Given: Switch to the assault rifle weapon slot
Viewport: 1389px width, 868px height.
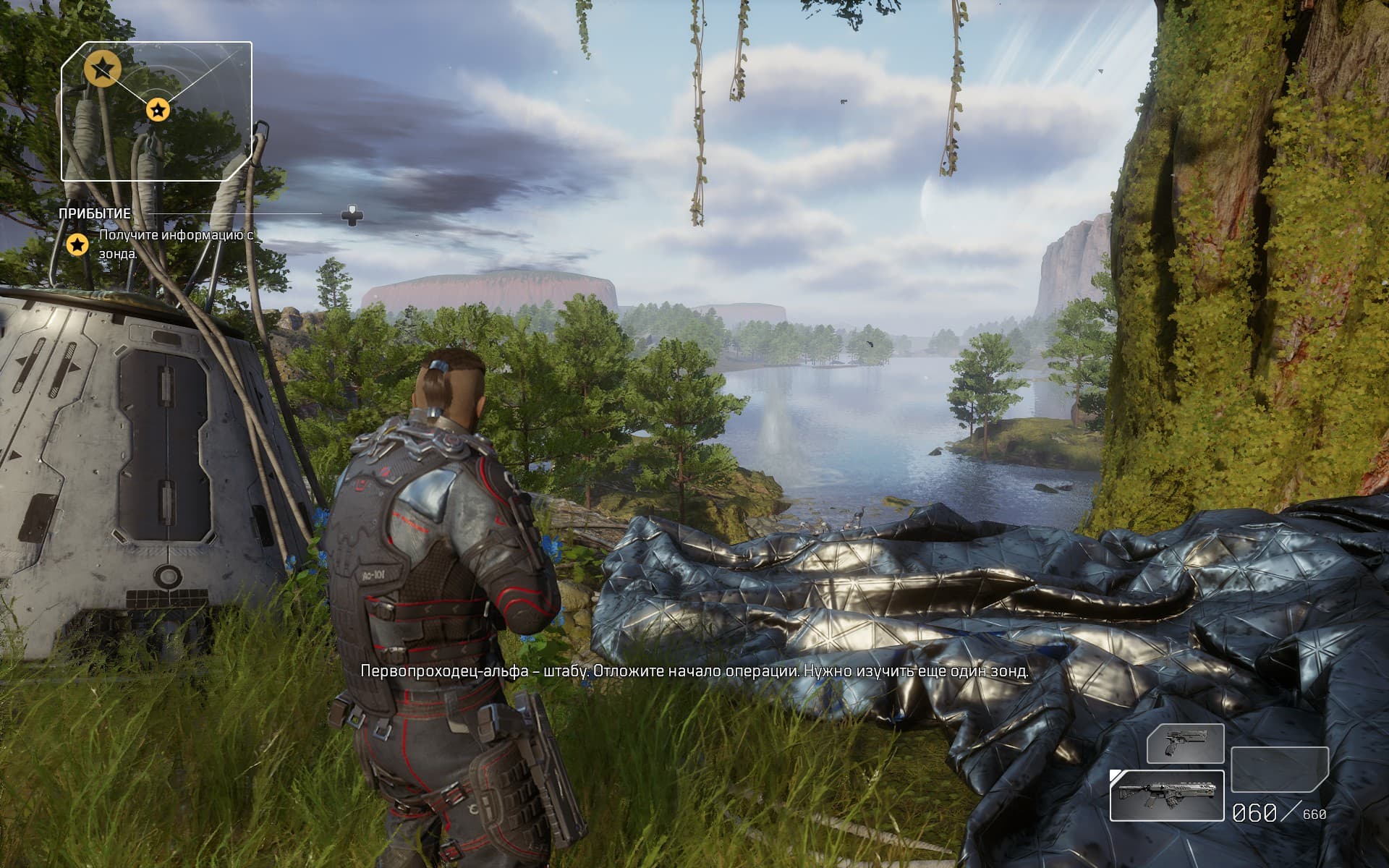Looking at the screenshot, I should coord(1166,796).
